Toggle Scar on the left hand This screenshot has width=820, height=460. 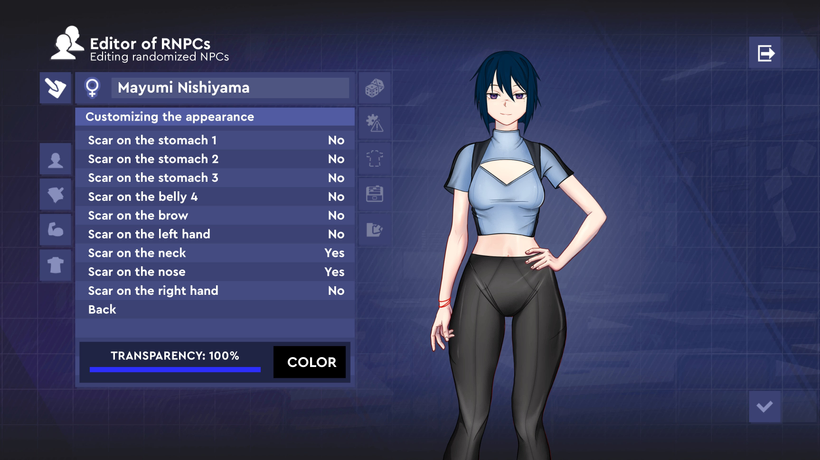[215, 234]
